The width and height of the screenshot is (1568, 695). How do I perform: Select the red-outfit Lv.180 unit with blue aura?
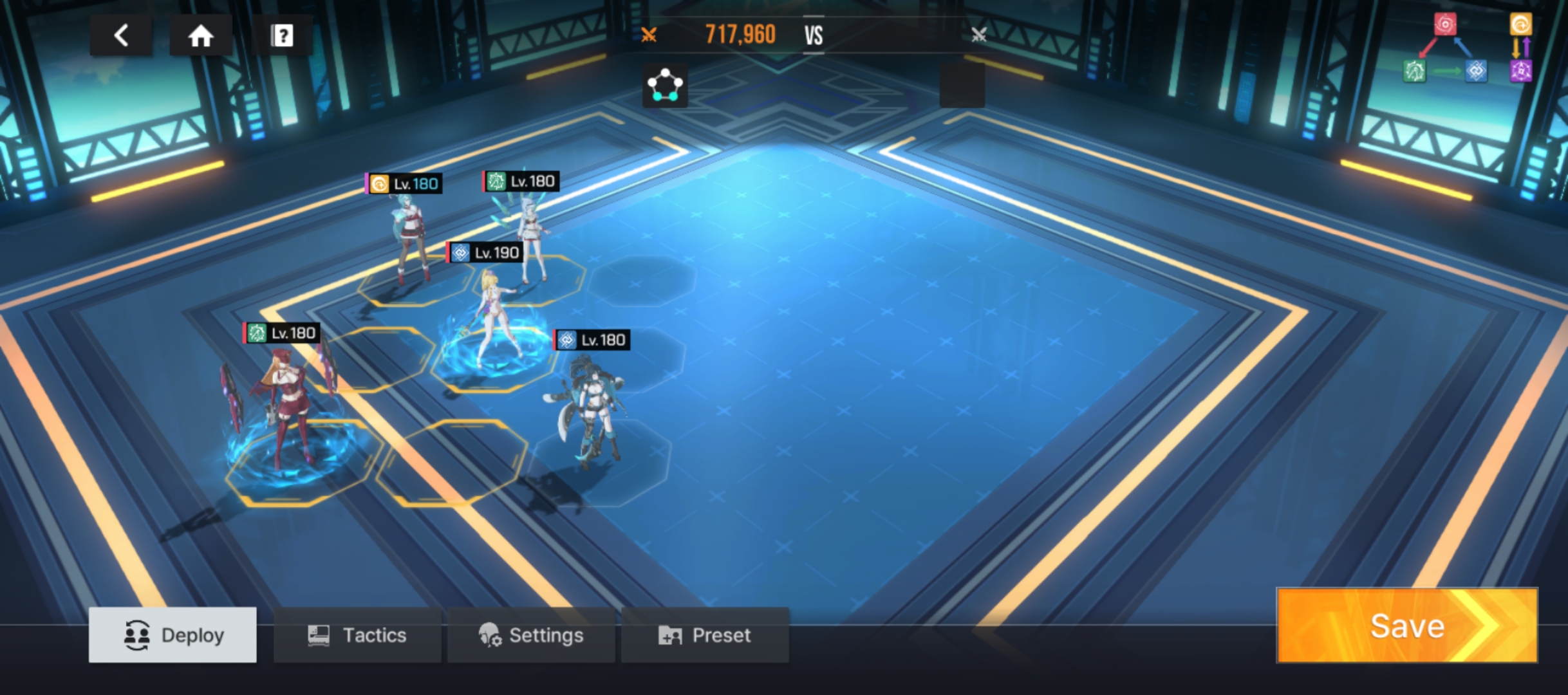[x=286, y=412]
